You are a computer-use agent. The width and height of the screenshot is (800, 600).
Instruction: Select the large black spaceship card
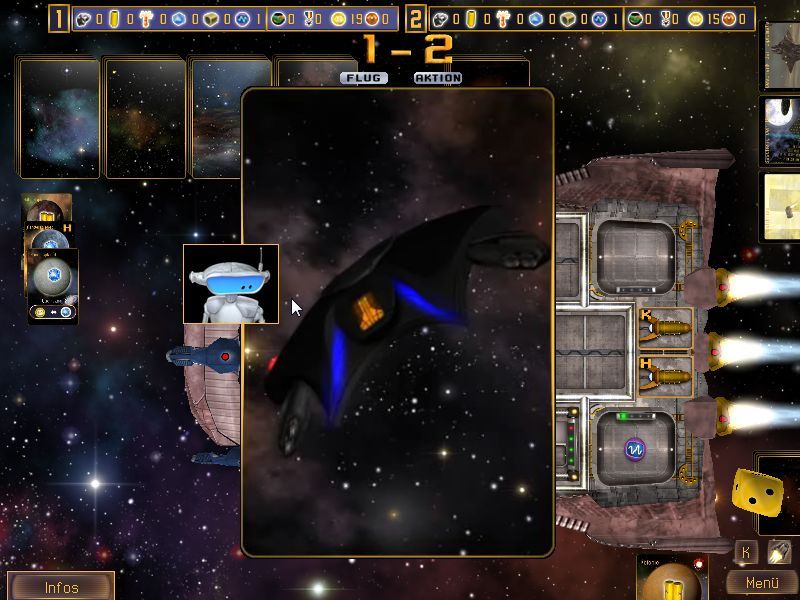click(x=398, y=320)
